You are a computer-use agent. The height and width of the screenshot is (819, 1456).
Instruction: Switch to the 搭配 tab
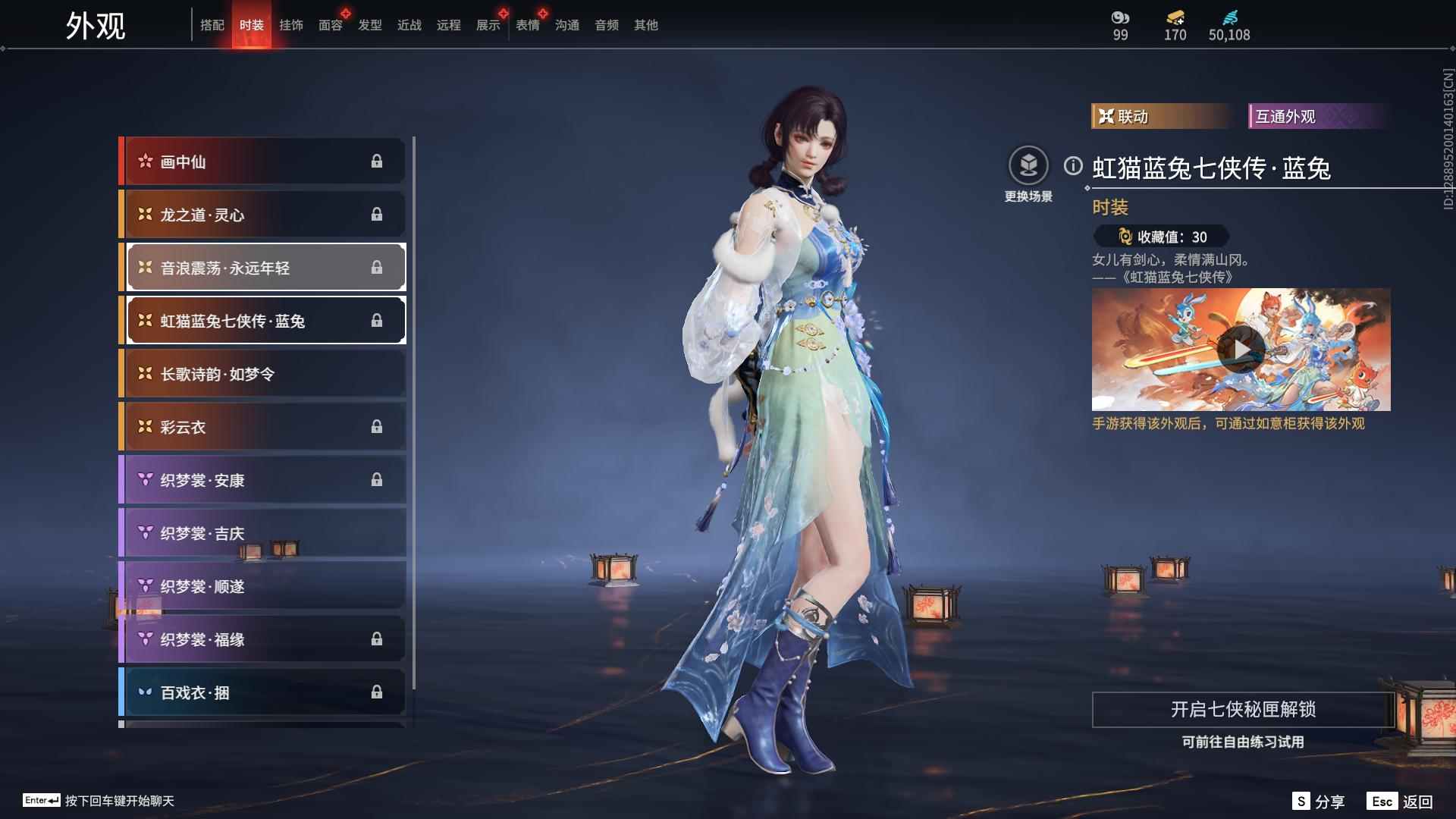tap(212, 25)
